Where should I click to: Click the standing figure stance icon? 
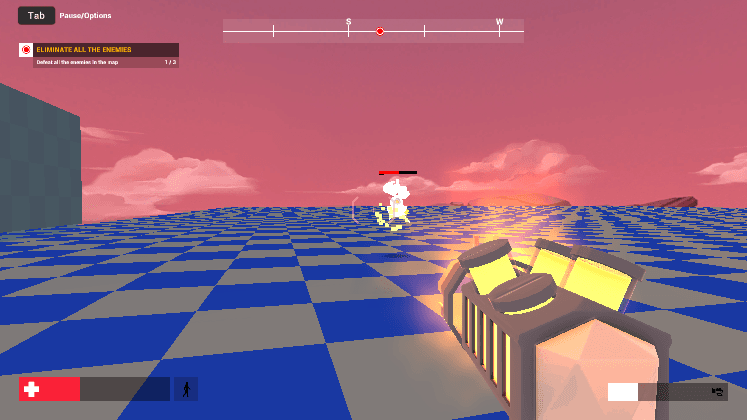pos(186,389)
